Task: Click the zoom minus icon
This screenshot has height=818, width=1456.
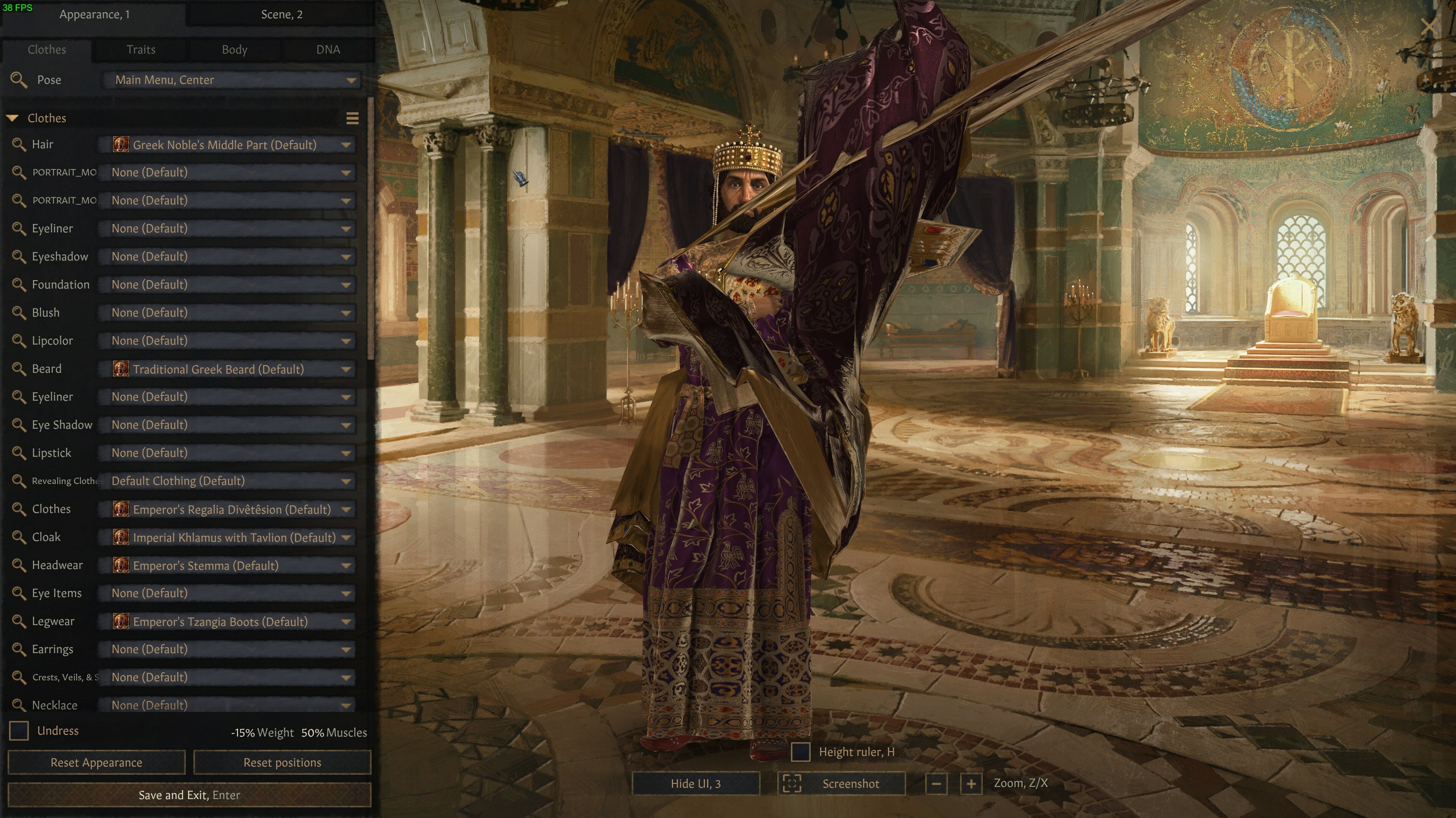Action: tap(936, 784)
